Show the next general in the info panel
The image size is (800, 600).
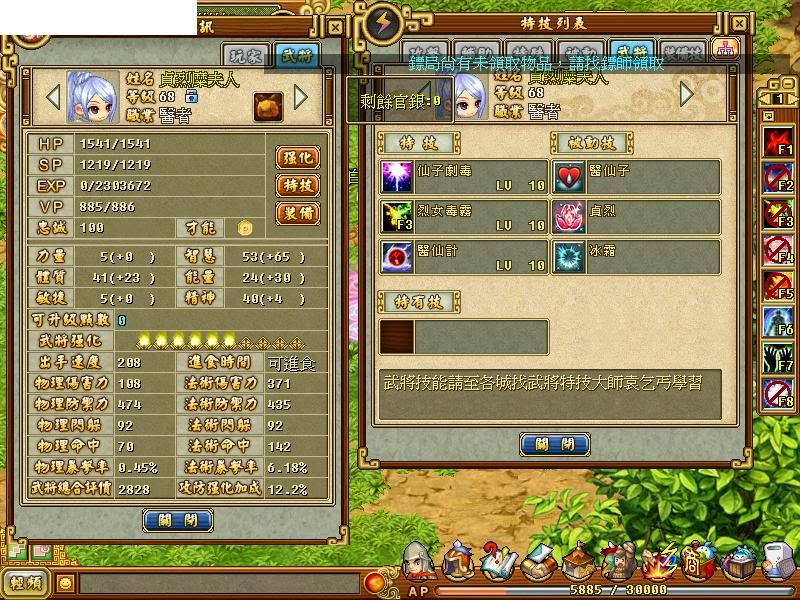coord(300,97)
